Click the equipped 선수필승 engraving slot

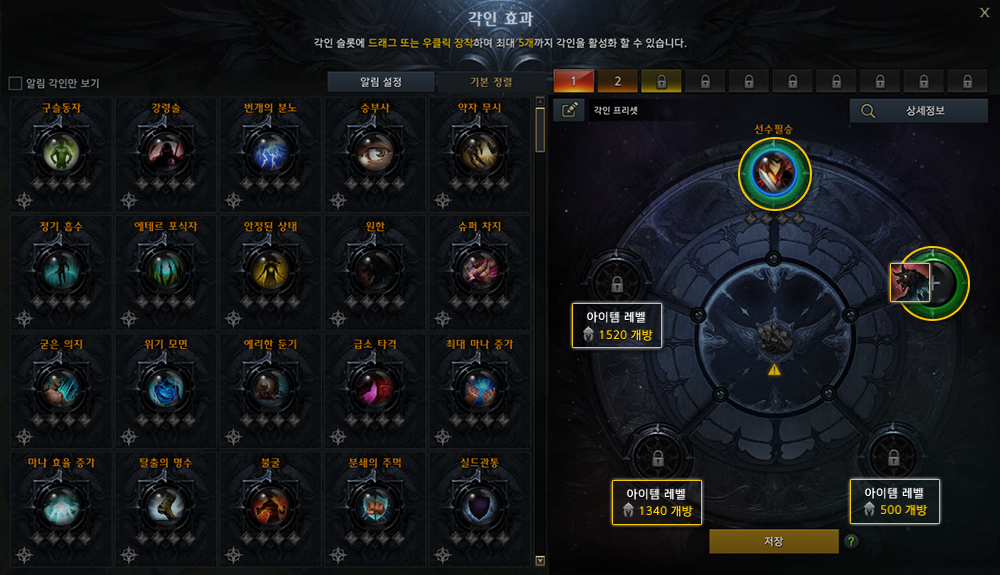(774, 172)
